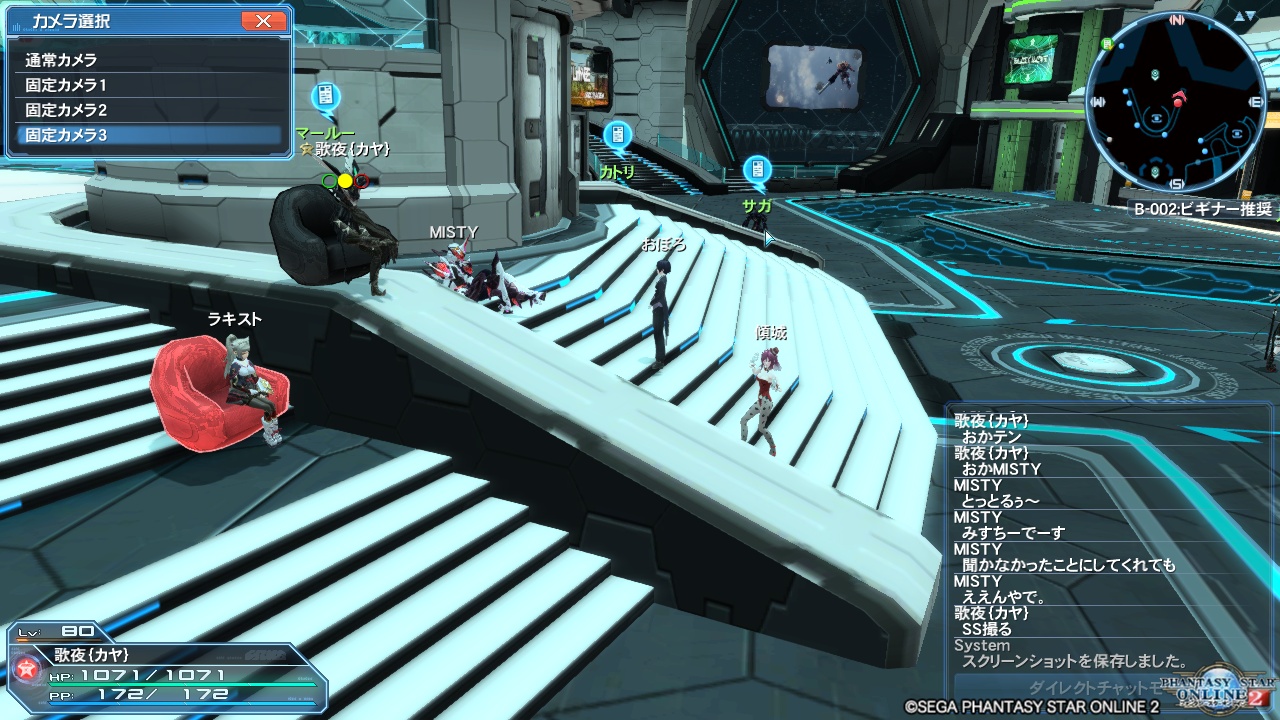Pick the highlighted 固定カメラ3 entry
The height and width of the screenshot is (720, 1280).
150,135
